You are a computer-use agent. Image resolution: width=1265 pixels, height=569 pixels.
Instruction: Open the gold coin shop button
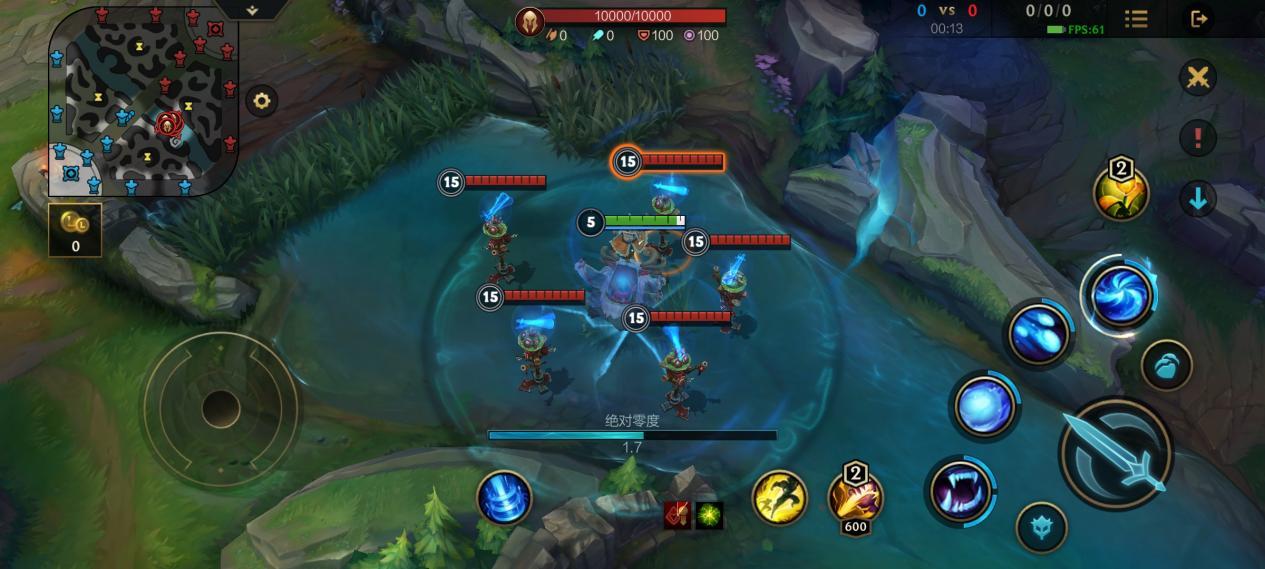75,229
